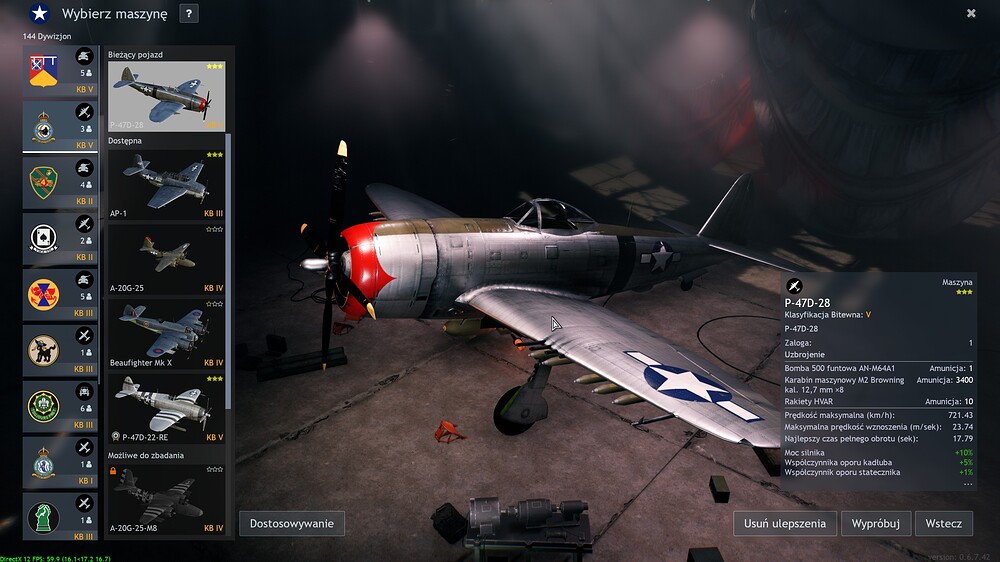This screenshot has height=562, width=1000.
Task: Start a test flight with Wypróbuj
Action: point(876,523)
